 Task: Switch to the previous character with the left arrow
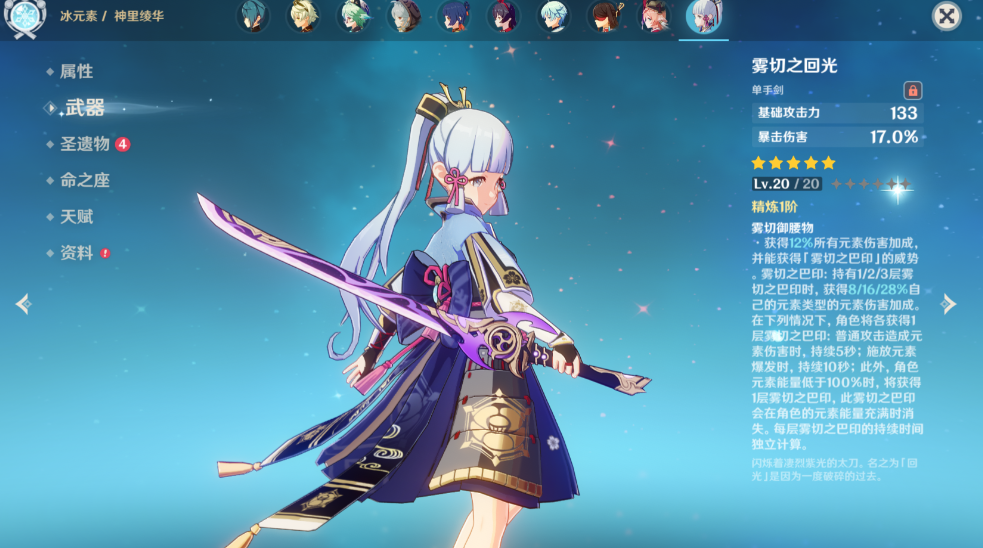pos(24,304)
